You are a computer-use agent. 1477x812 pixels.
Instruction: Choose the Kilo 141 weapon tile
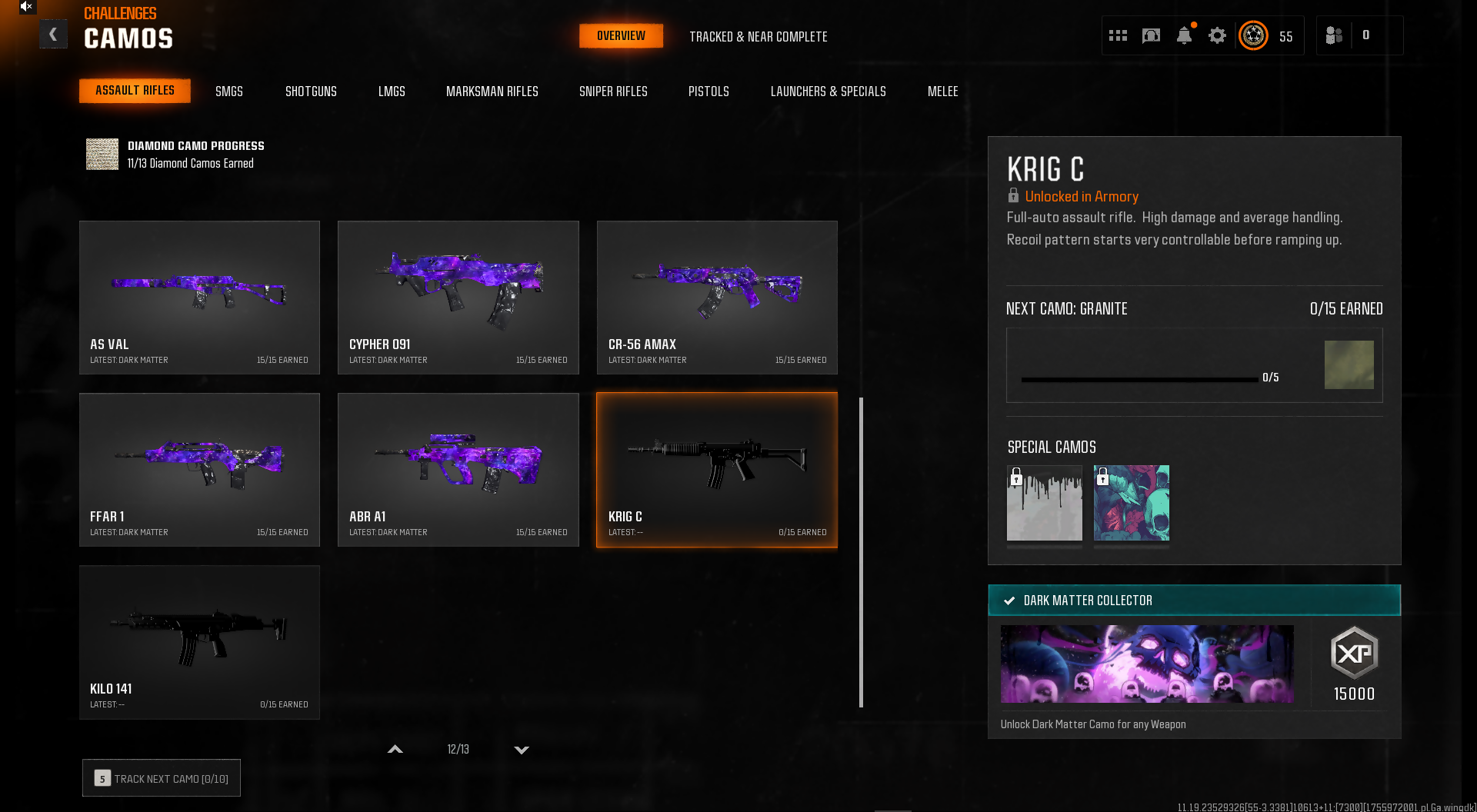(199, 642)
